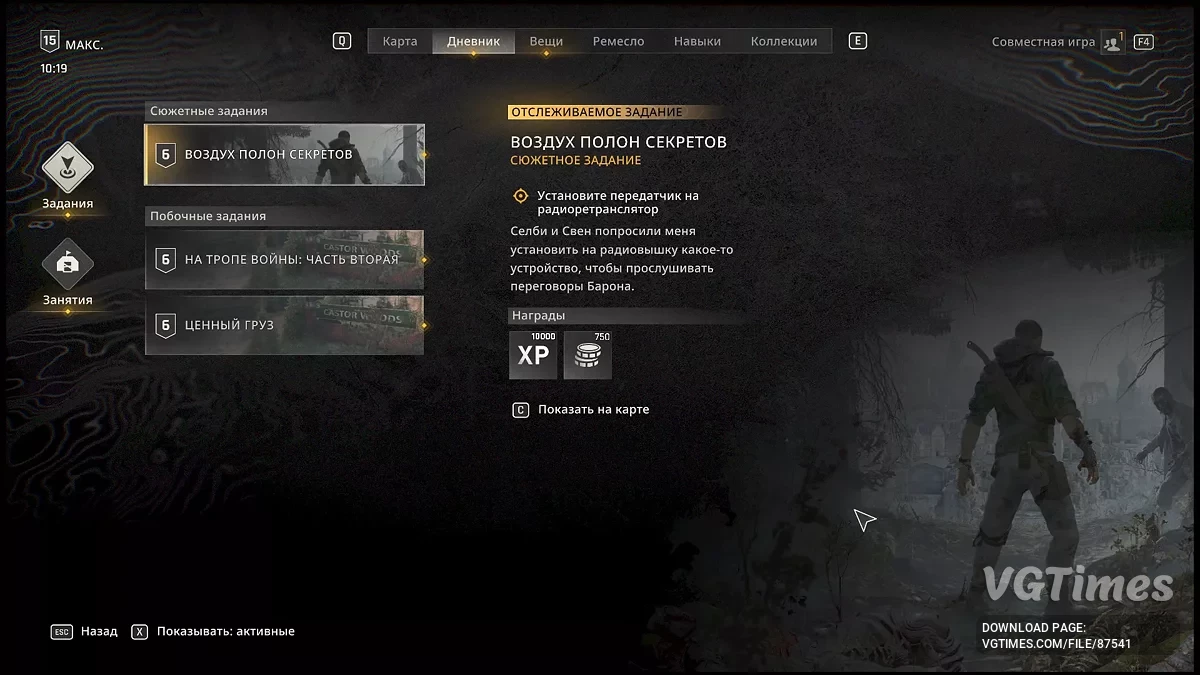Select the Ценный груз side quest
The height and width of the screenshot is (675, 1200).
[285, 325]
